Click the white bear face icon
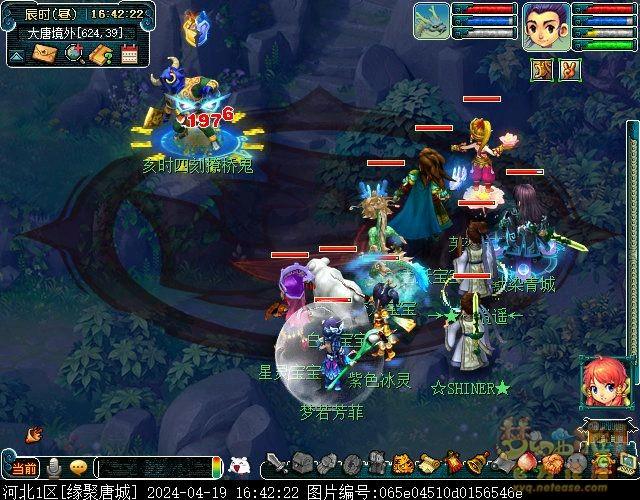Viewport: 640px width, 500px height. tap(239, 466)
